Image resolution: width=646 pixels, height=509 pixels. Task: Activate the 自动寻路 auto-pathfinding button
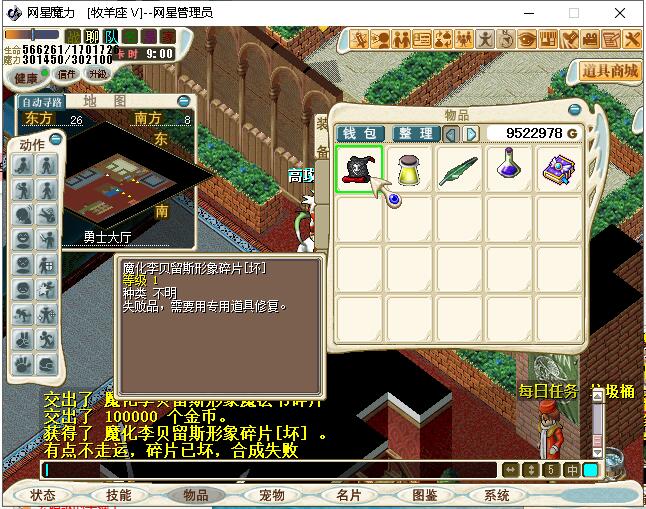point(41,101)
